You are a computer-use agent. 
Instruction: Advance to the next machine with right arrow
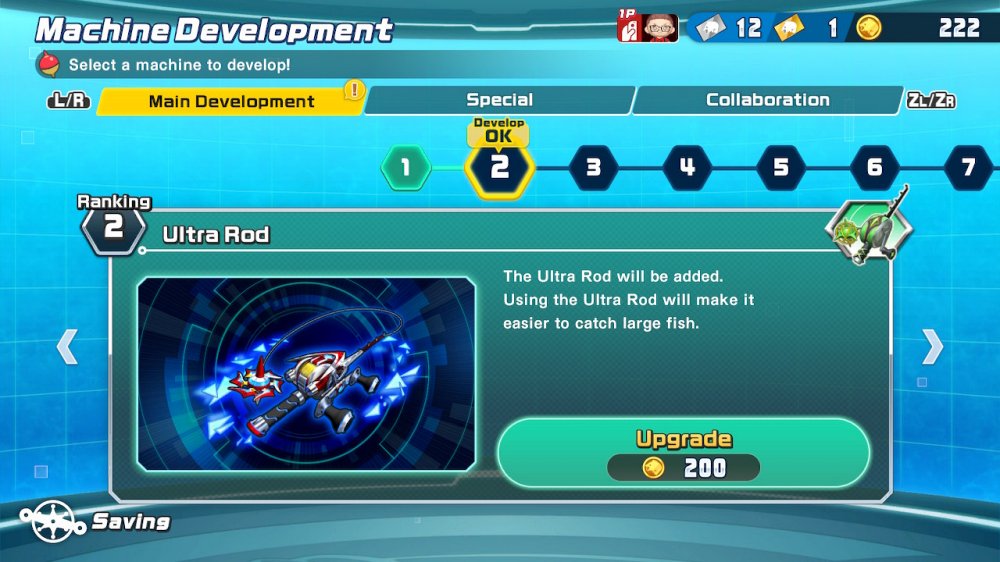932,346
